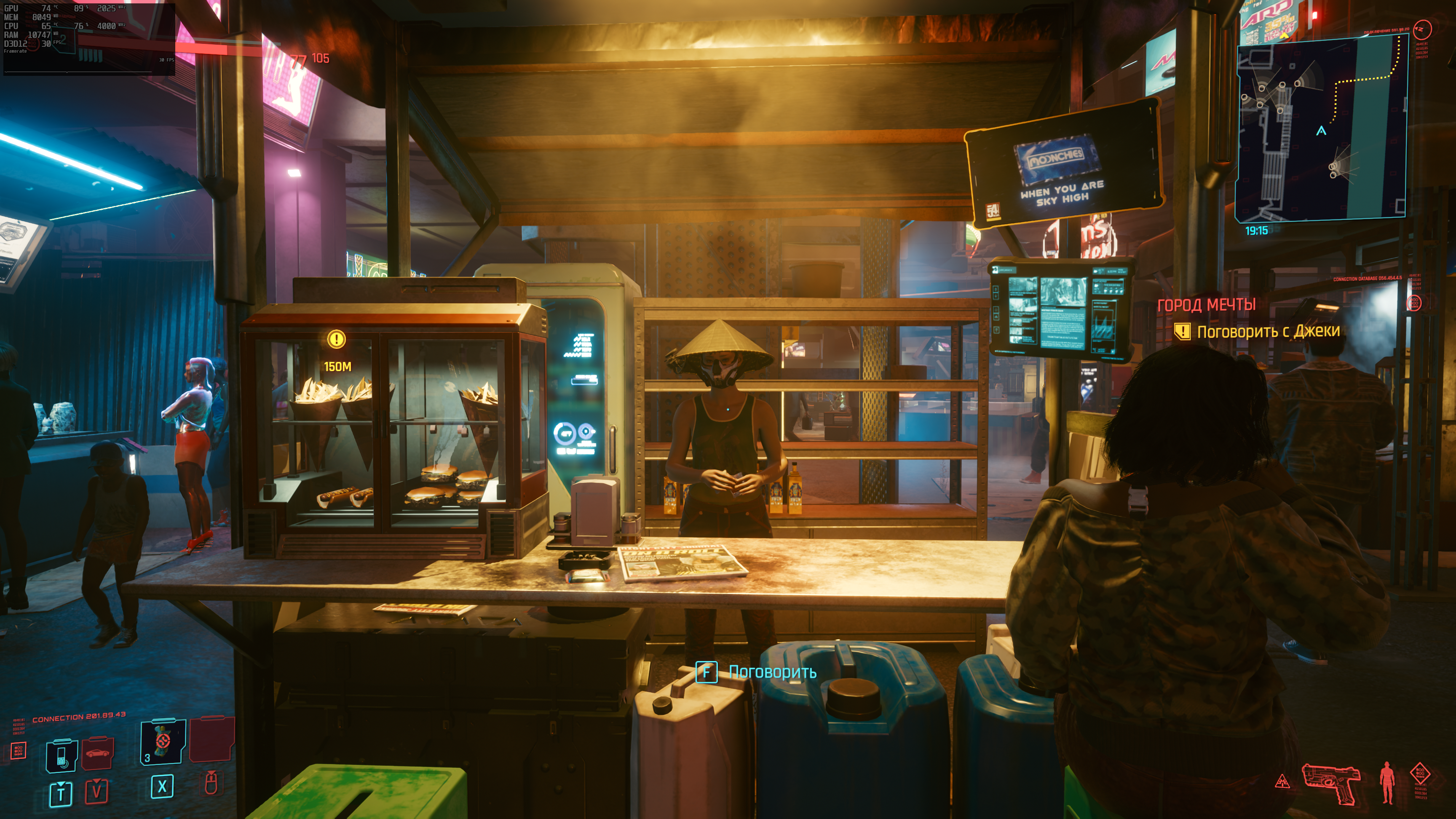Select the 'Поговорить с Джеки' quest objective
Image resolution: width=1456 pixels, height=819 pixels.
1268,331
